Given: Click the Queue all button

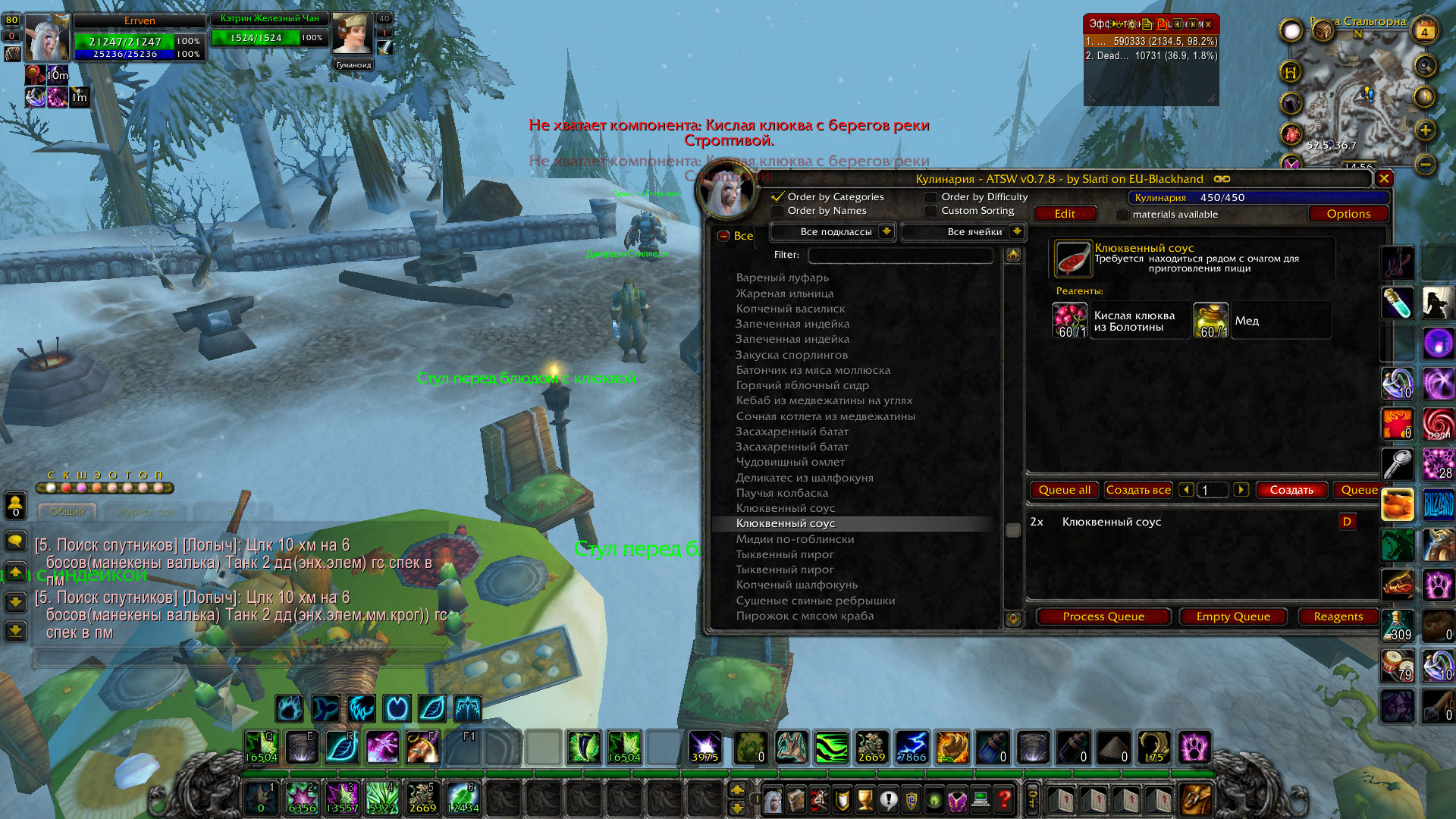Looking at the screenshot, I should pyautogui.click(x=1065, y=490).
